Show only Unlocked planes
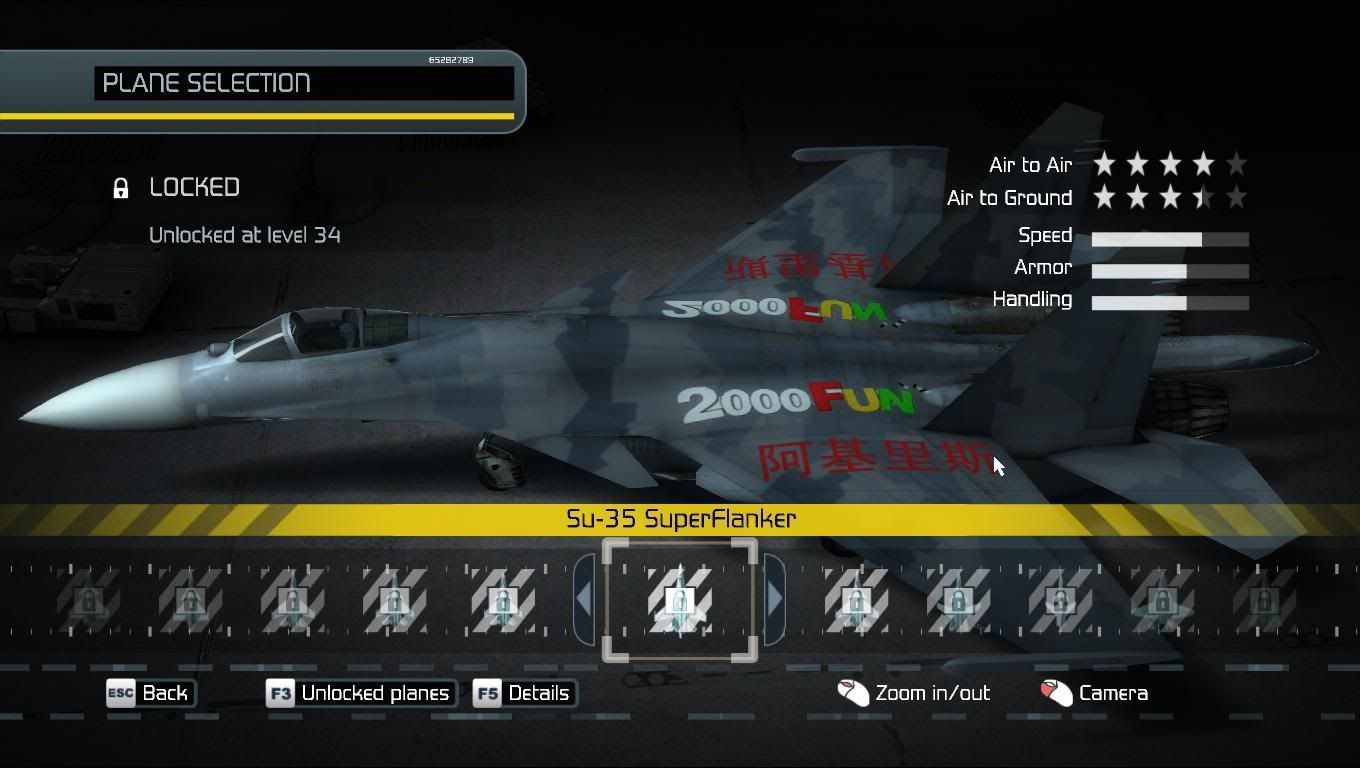 click(x=361, y=693)
